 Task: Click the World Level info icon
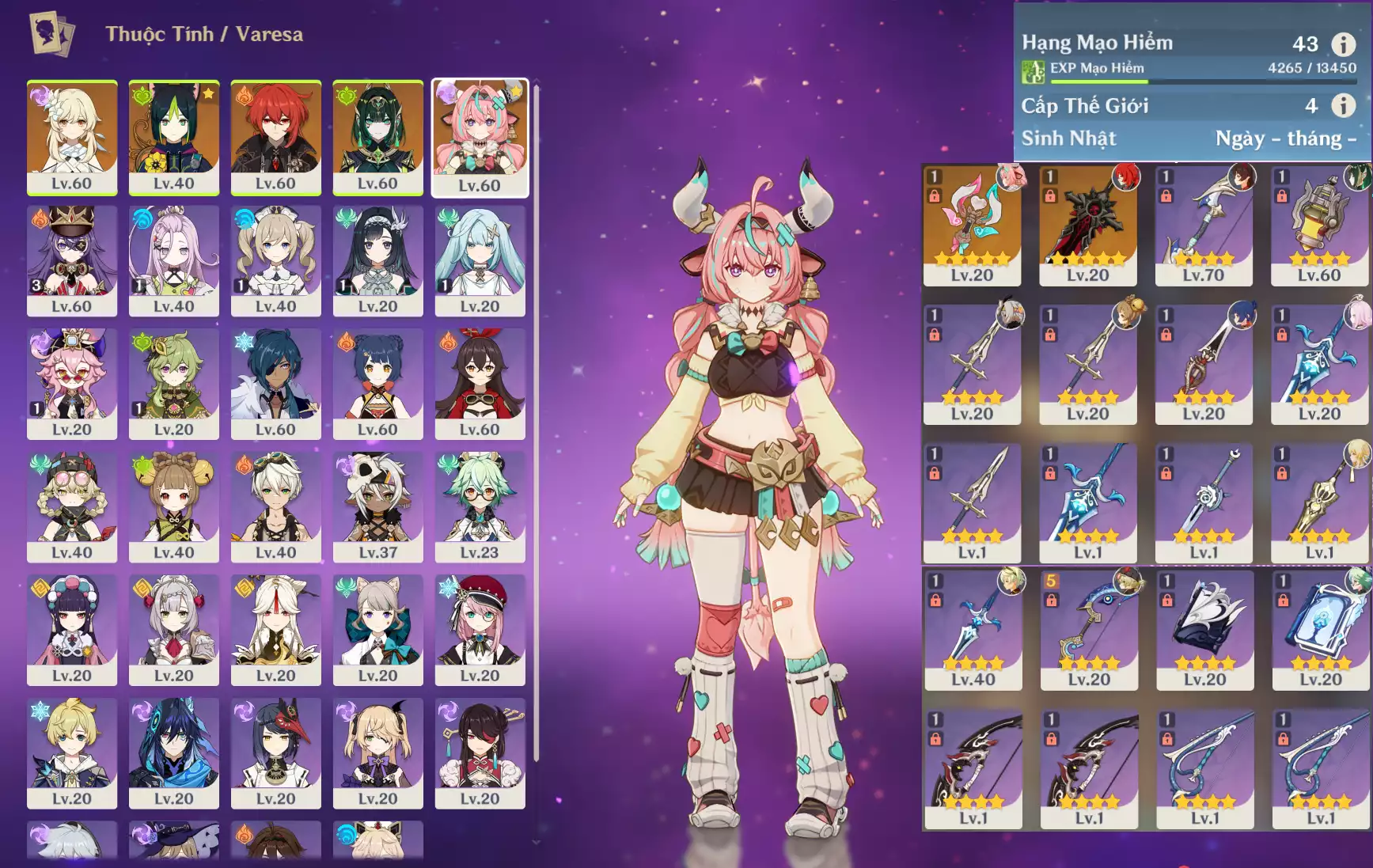click(x=1343, y=105)
